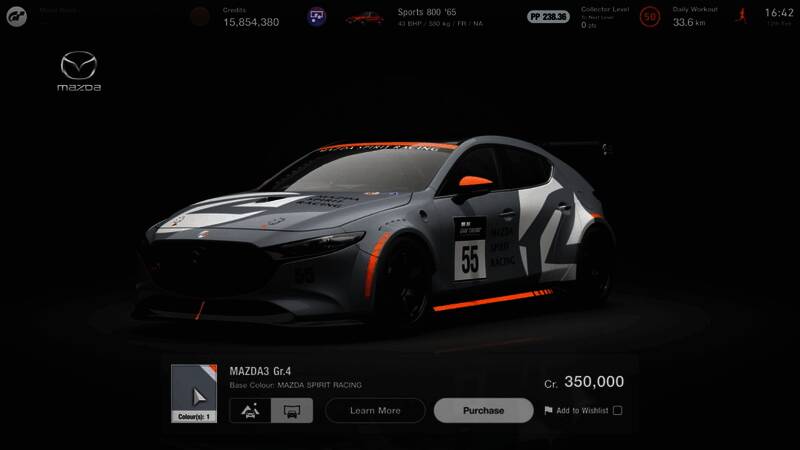Switch to the scenic exterior view toggle

250,410
